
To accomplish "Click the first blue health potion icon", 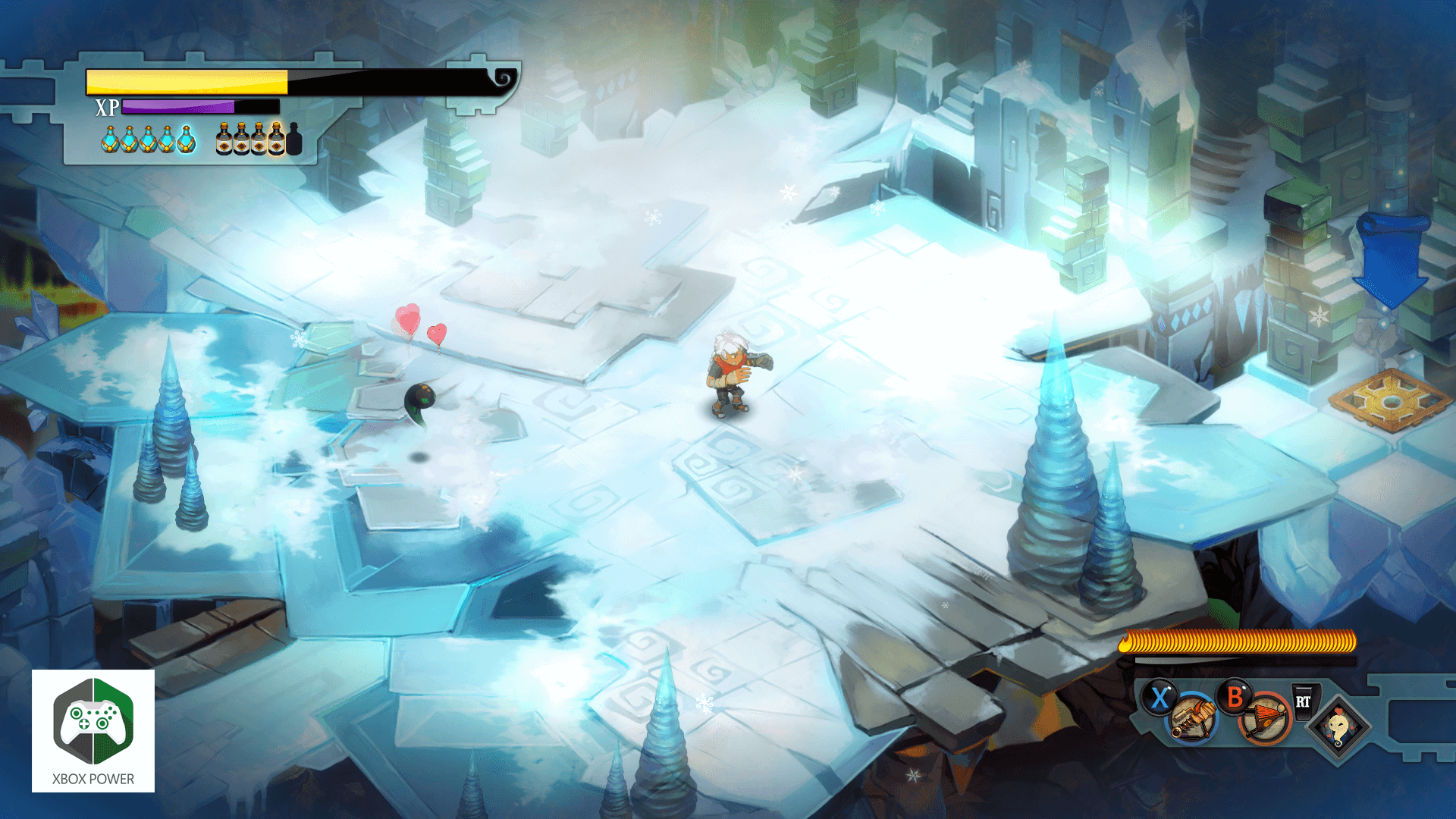I will 110,140.
